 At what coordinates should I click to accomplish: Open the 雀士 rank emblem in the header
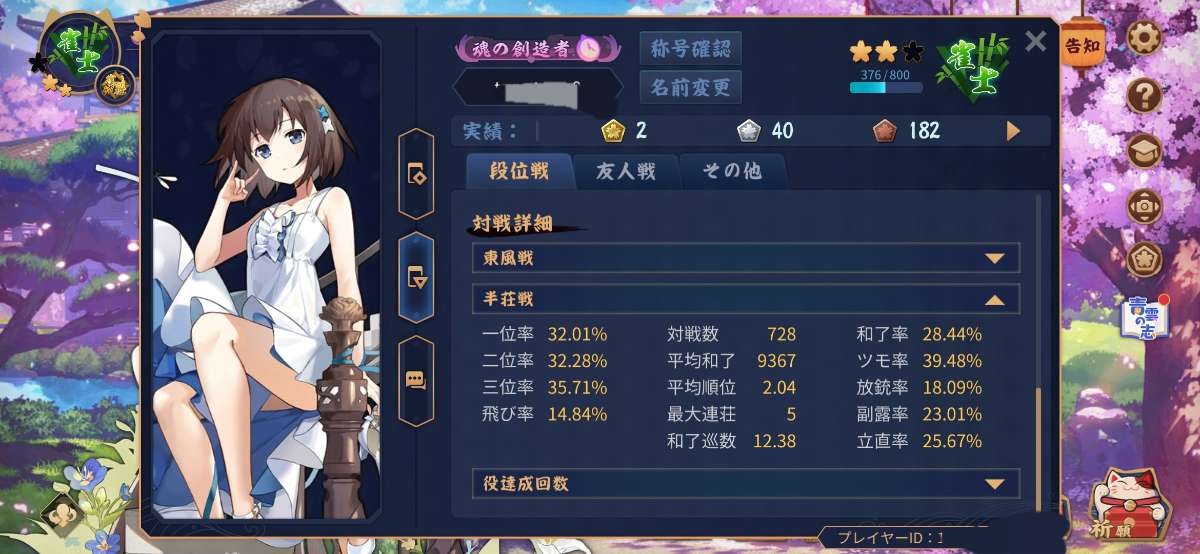pyautogui.click(x=969, y=67)
